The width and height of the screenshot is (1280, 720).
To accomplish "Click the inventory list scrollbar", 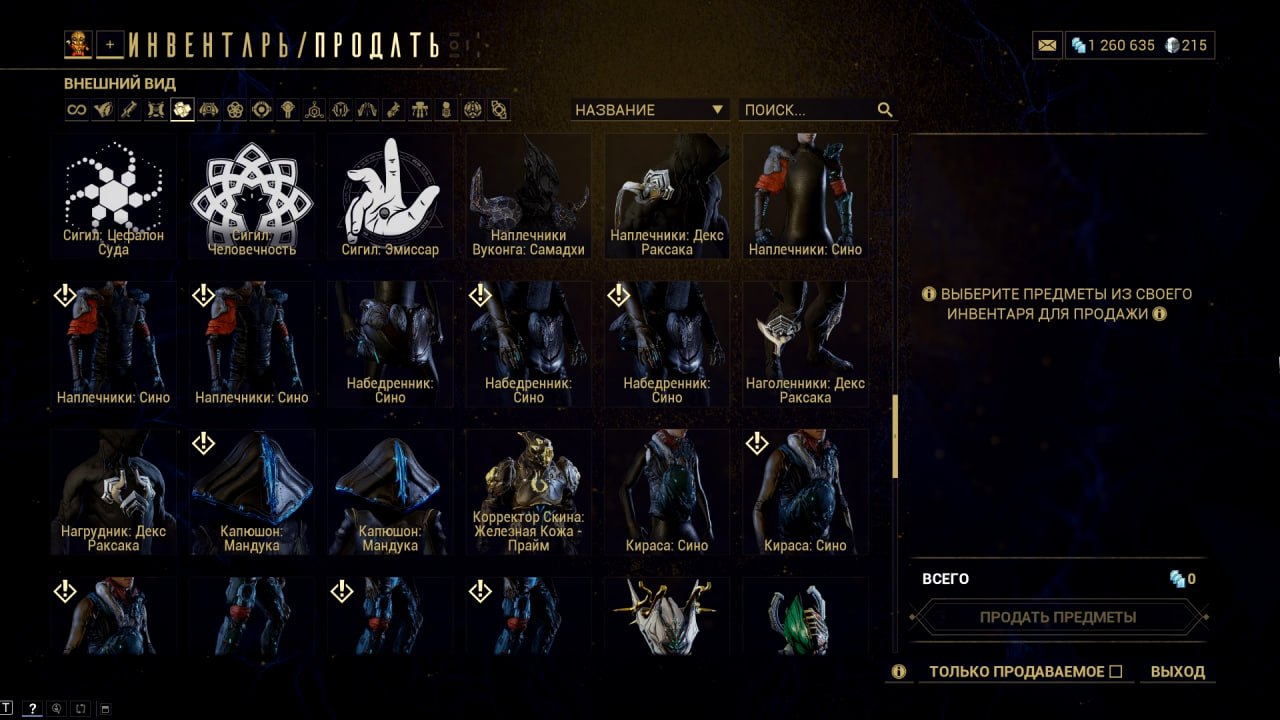I will 895,436.
